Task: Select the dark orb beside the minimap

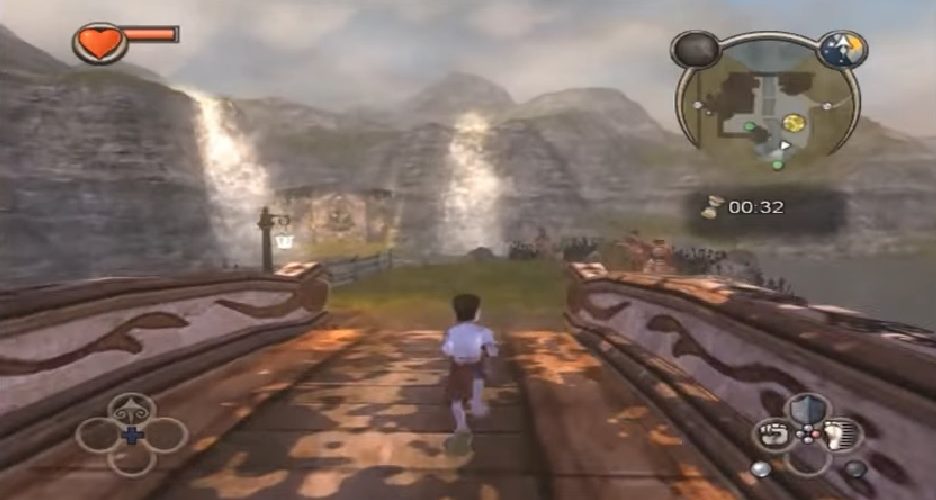Action: click(694, 48)
